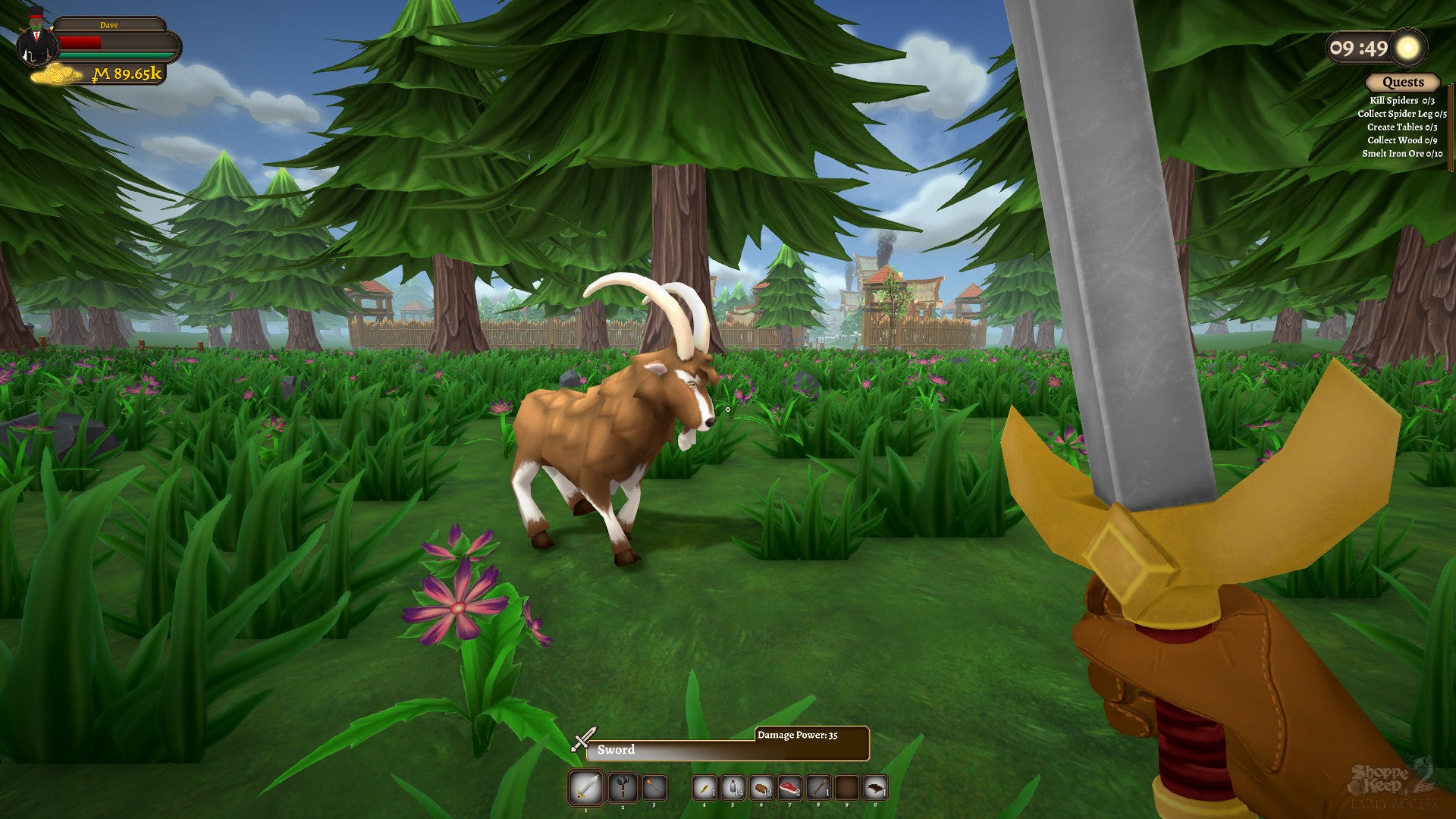Click the sun day-cycle icon
Viewport: 1456px width, 819px height.
coord(1408,48)
